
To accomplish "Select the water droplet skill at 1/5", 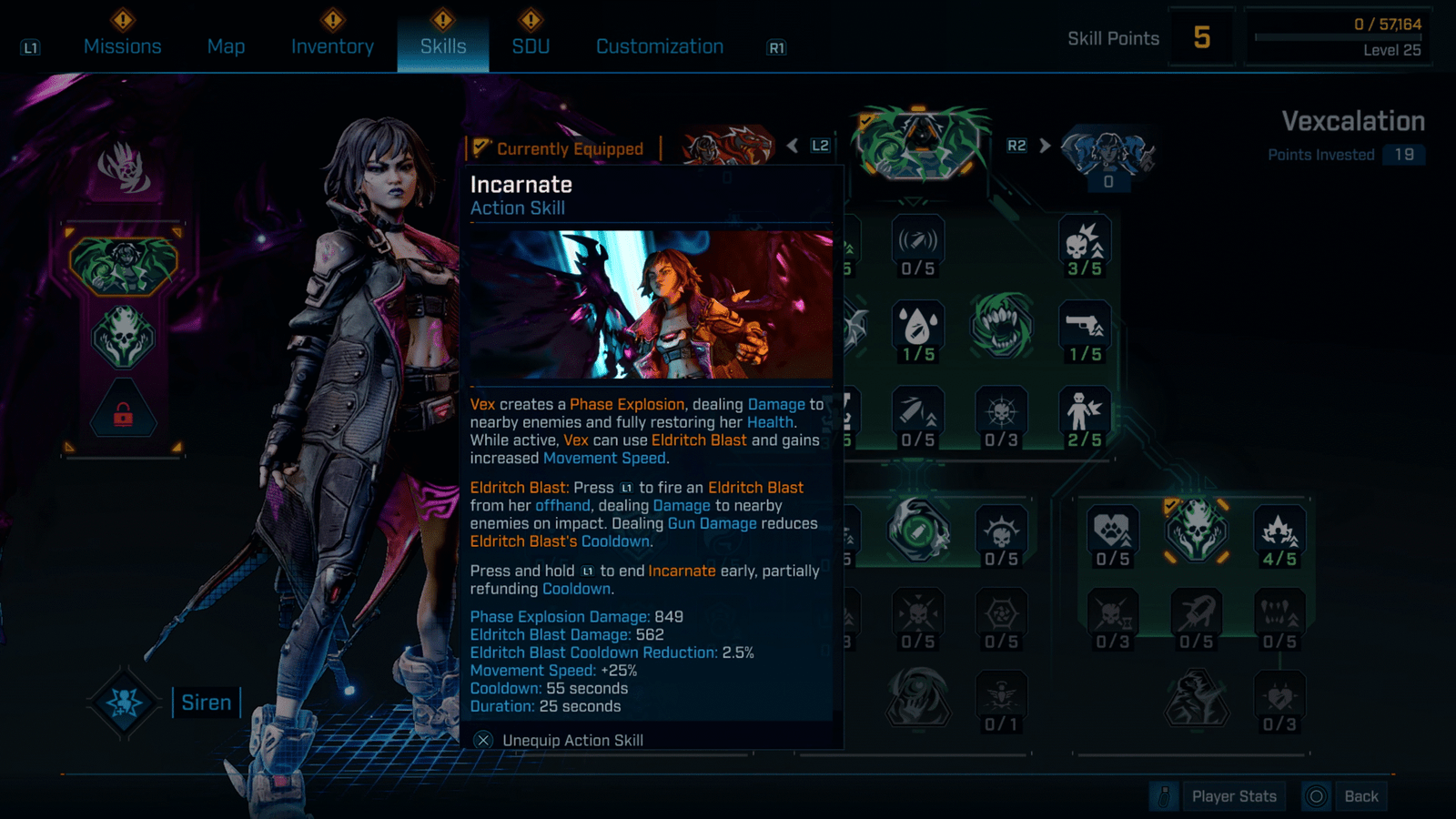I will point(917,328).
